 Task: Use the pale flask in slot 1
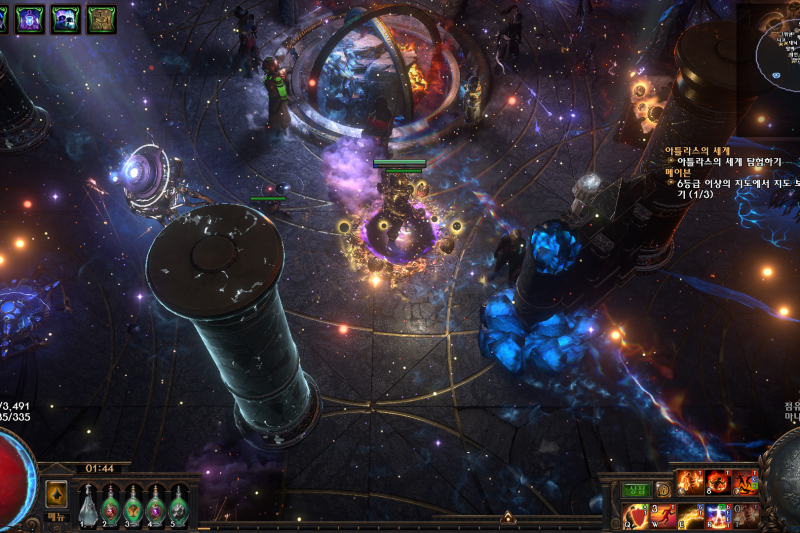point(88,505)
